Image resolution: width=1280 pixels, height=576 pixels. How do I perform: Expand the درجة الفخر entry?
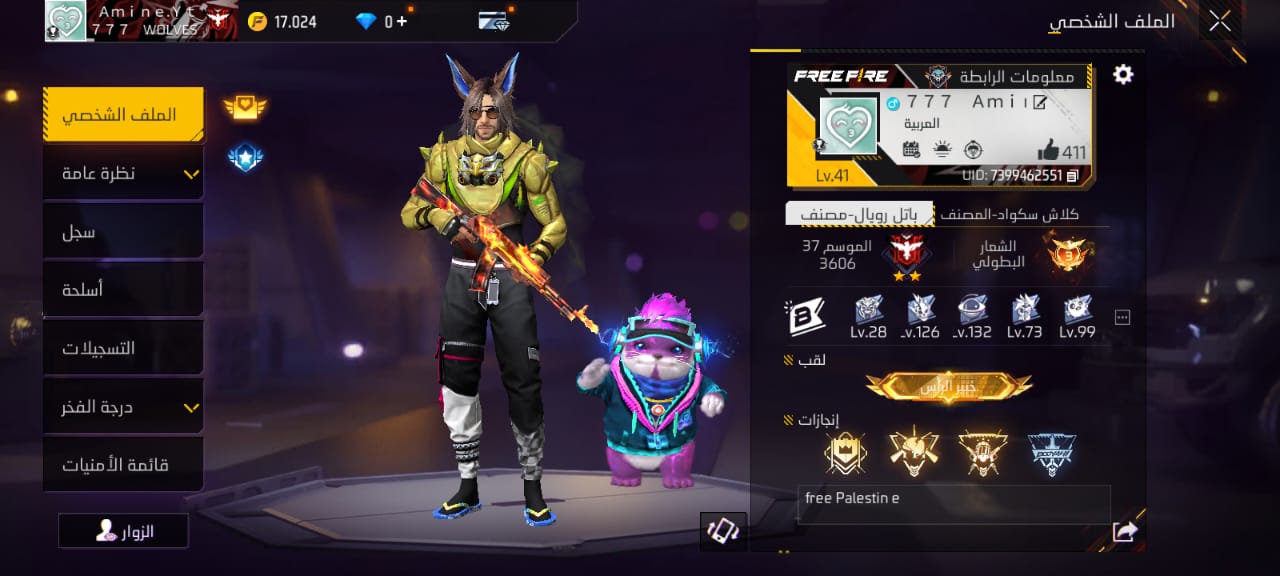123,407
